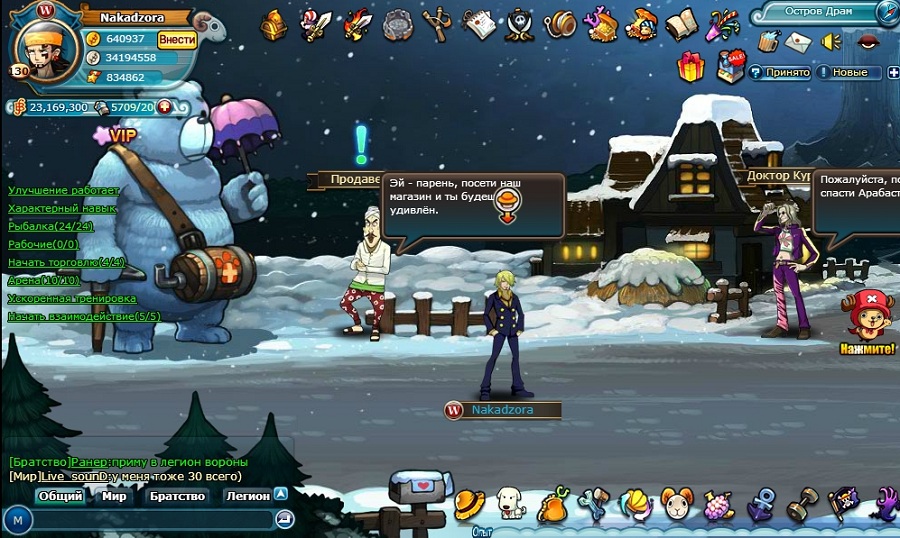Open the white dog pet icon
900x538 pixels.
point(511,501)
